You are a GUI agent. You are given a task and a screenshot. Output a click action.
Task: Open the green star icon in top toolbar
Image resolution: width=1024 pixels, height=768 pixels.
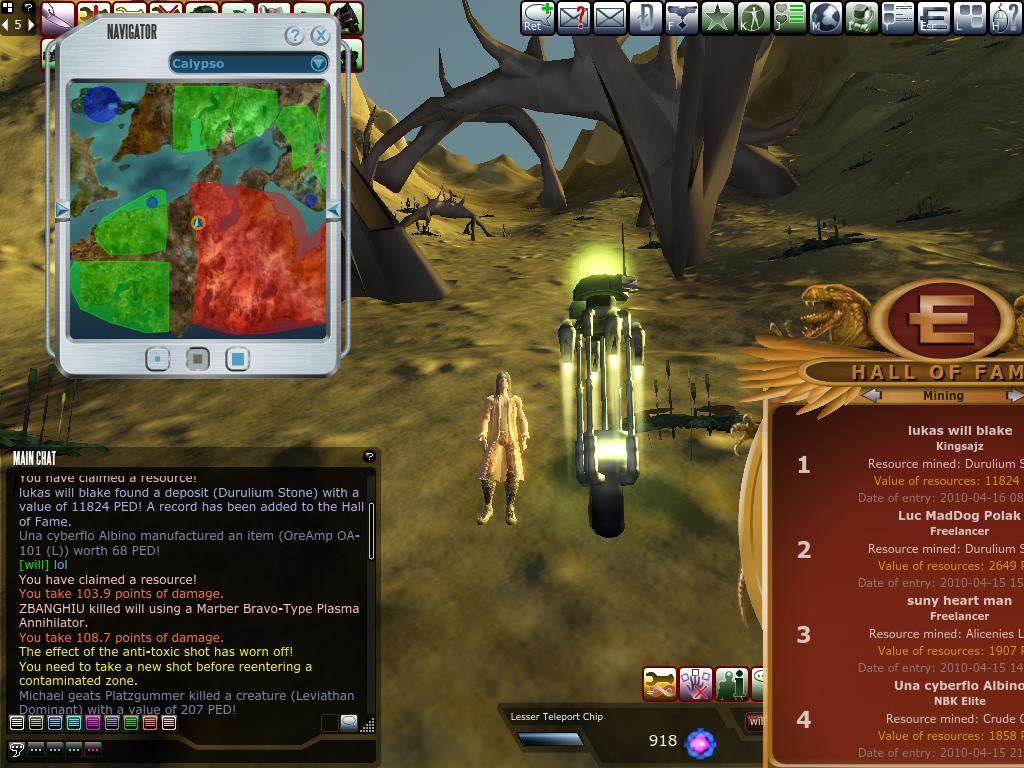pyautogui.click(x=718, y=18)
